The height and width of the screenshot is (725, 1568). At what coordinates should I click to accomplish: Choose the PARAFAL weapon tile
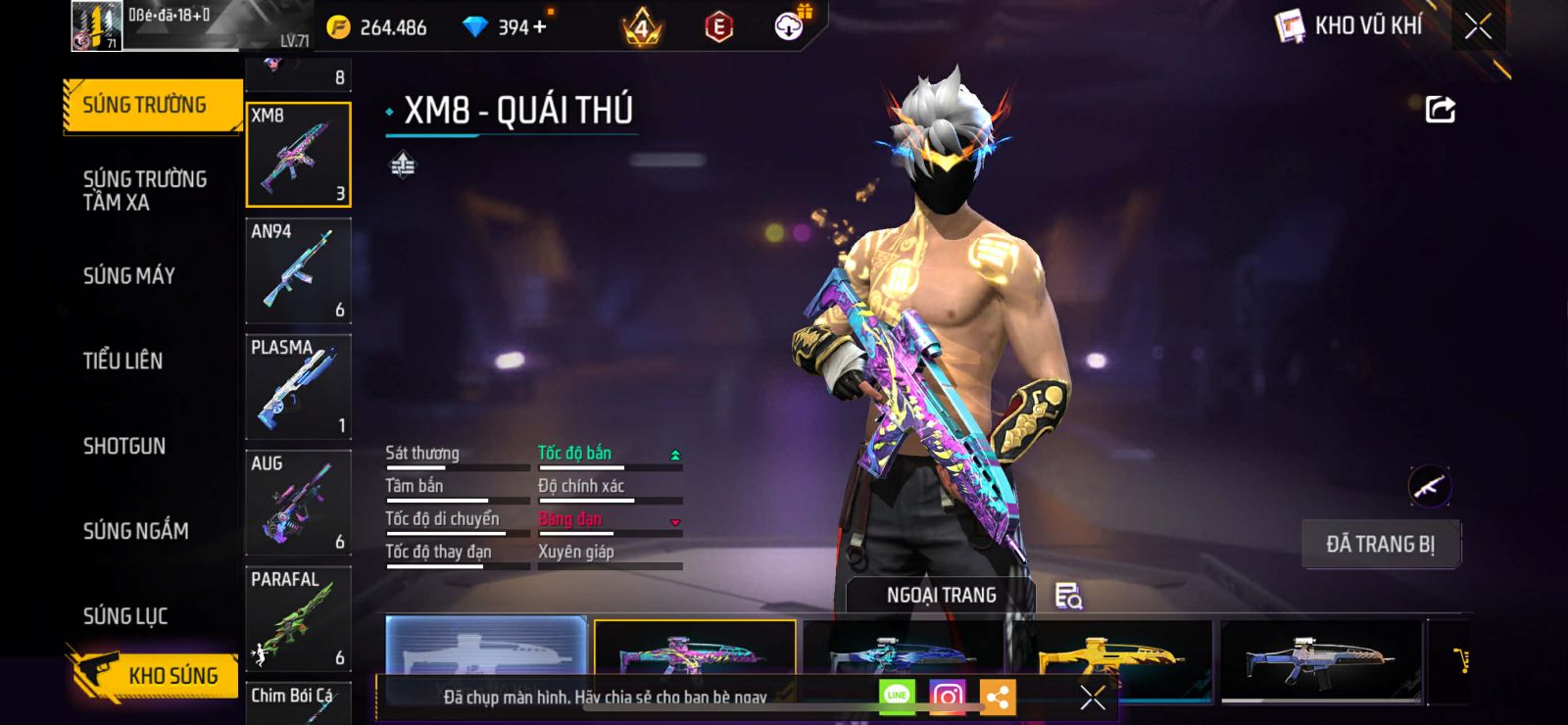(x=298, y=618)
